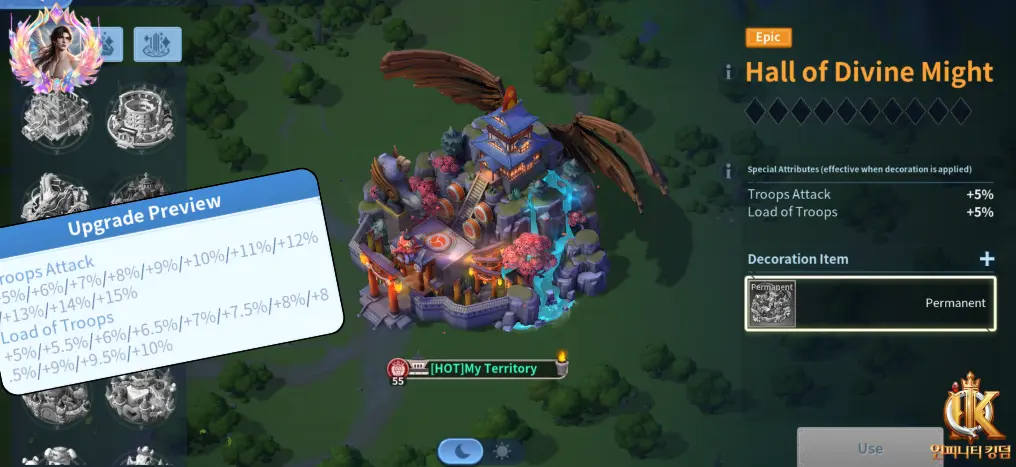Switch to night mode with the moon toggle

tap(461, 452)
